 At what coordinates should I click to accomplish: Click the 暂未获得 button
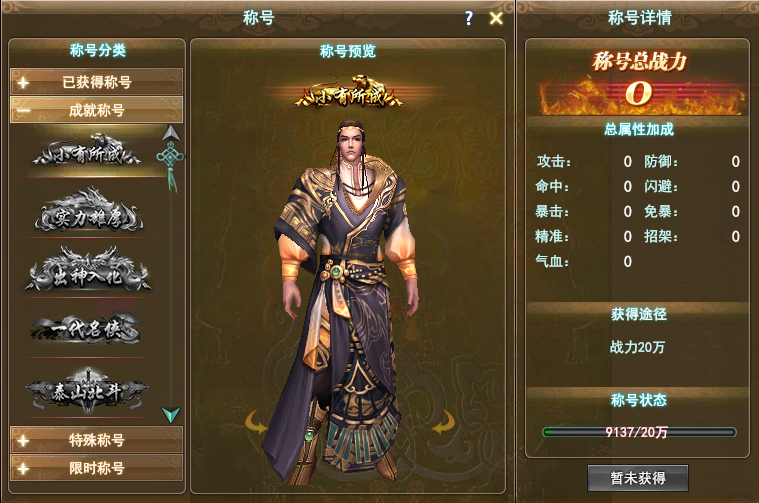pyautogui.click(x=638, y=478)
